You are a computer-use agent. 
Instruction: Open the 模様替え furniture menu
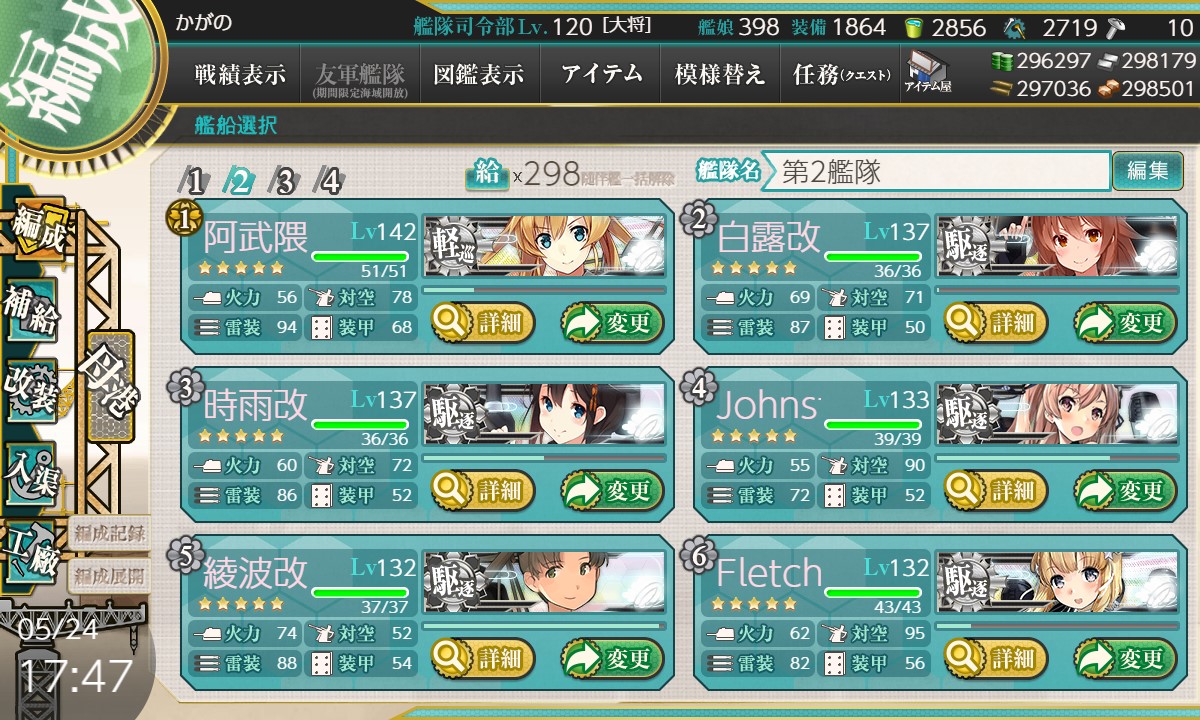[719, 75]
